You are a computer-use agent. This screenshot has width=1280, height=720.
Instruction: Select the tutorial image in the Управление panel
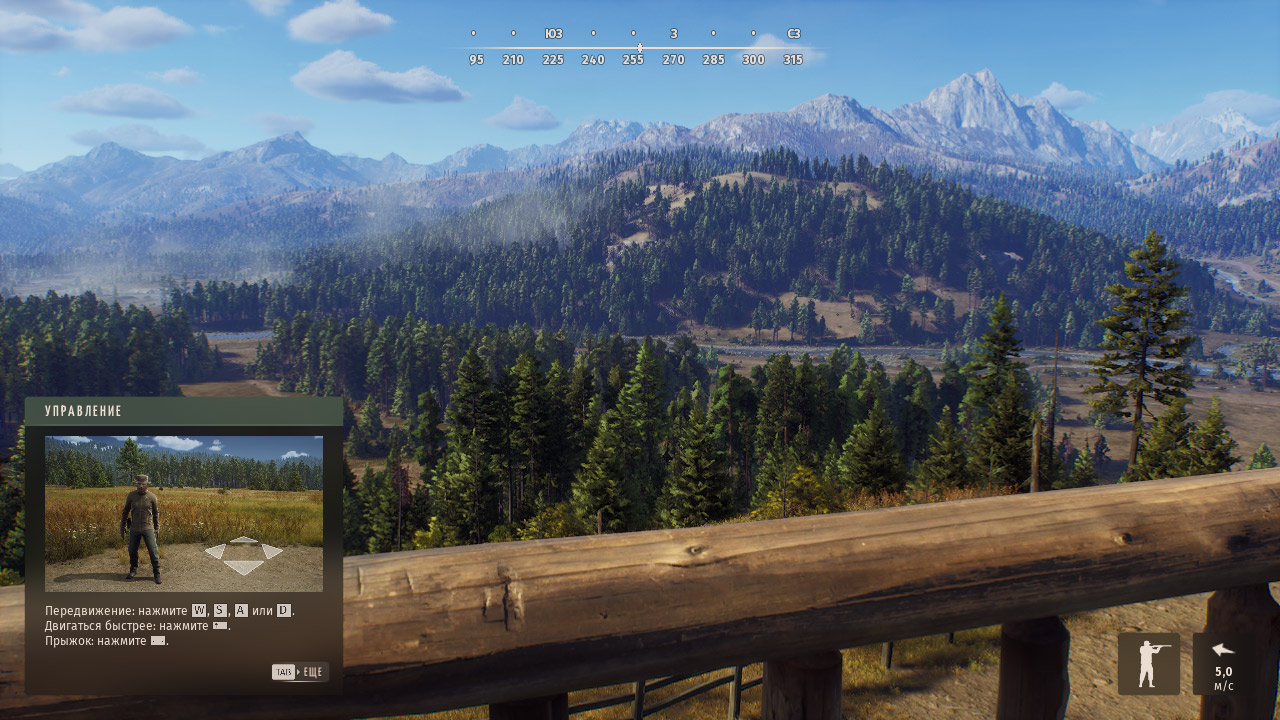click(x=184, y=513)
